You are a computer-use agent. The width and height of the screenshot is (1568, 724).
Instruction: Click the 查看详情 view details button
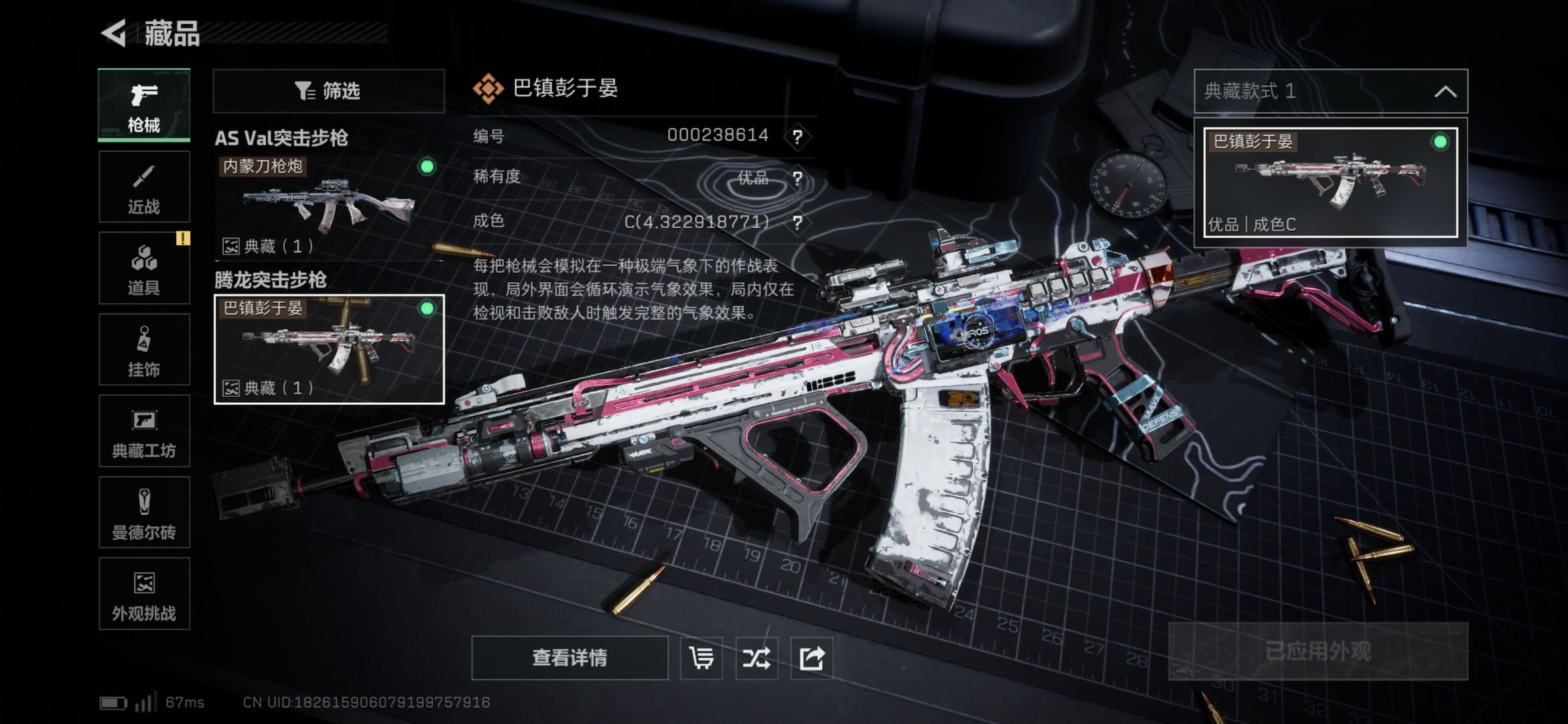click(x=570, y=658)
